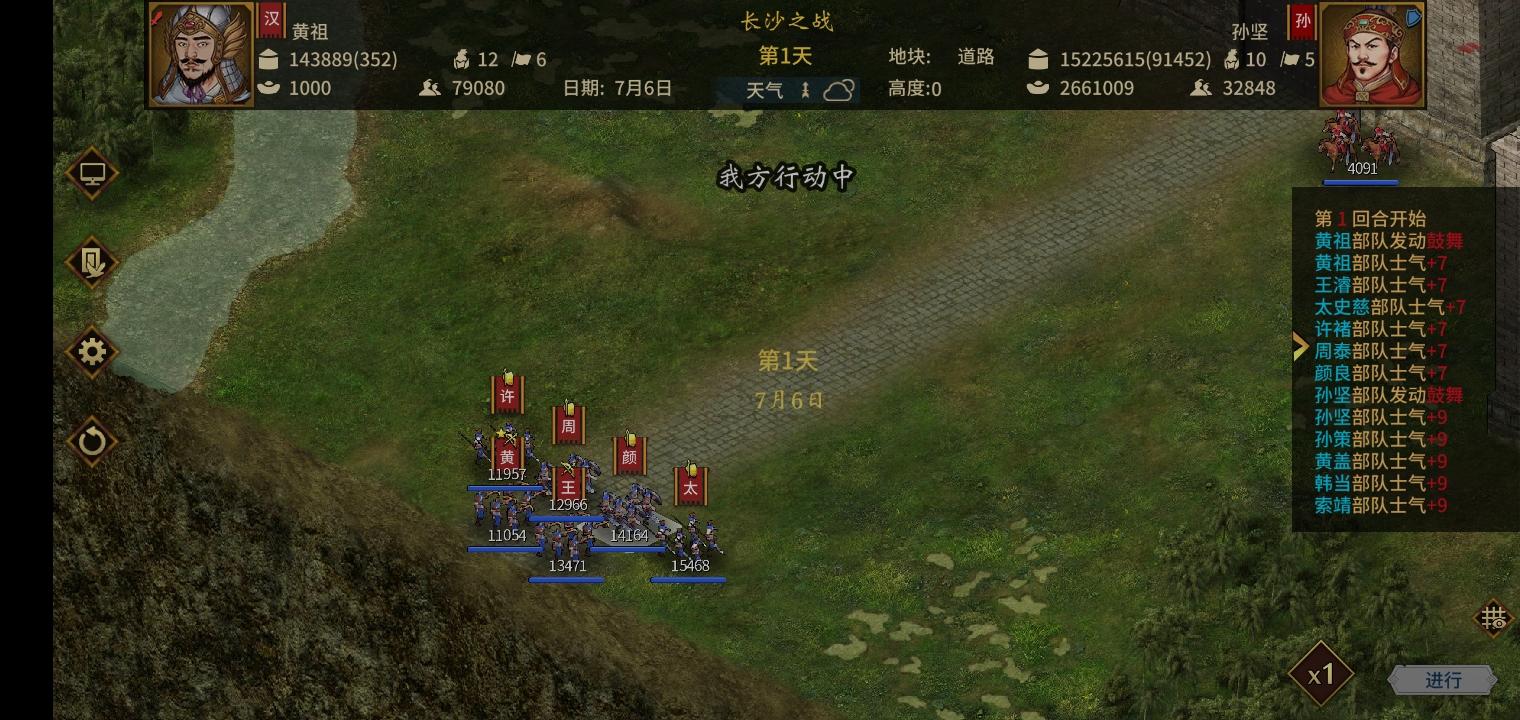Select the 太 unit flag on the battlefield
Image resolution: width=1520 pixels, height=720 pixels.
point(689,487)
